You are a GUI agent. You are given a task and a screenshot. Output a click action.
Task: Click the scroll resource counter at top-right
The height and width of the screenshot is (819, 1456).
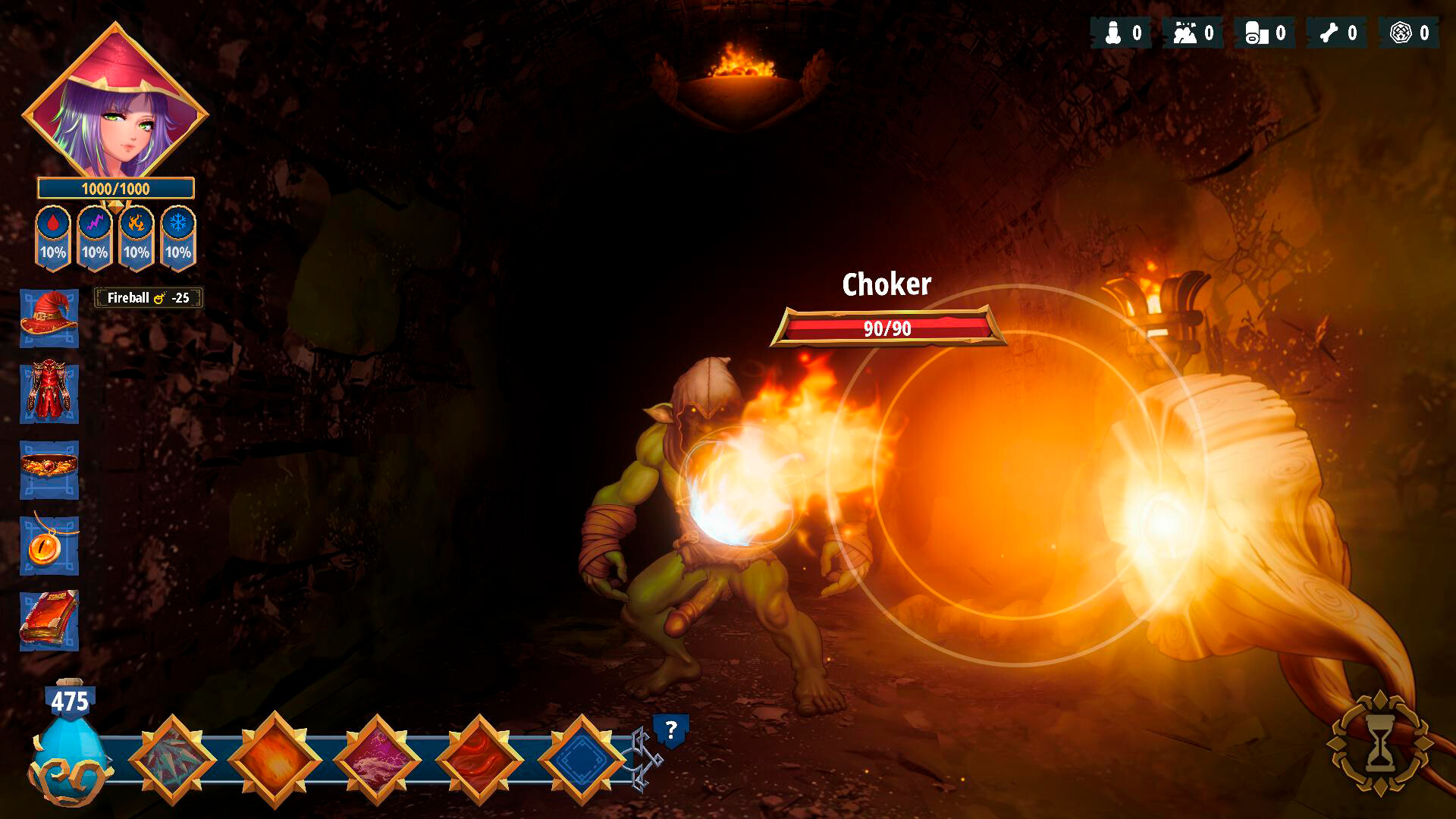pos(1264,32)
